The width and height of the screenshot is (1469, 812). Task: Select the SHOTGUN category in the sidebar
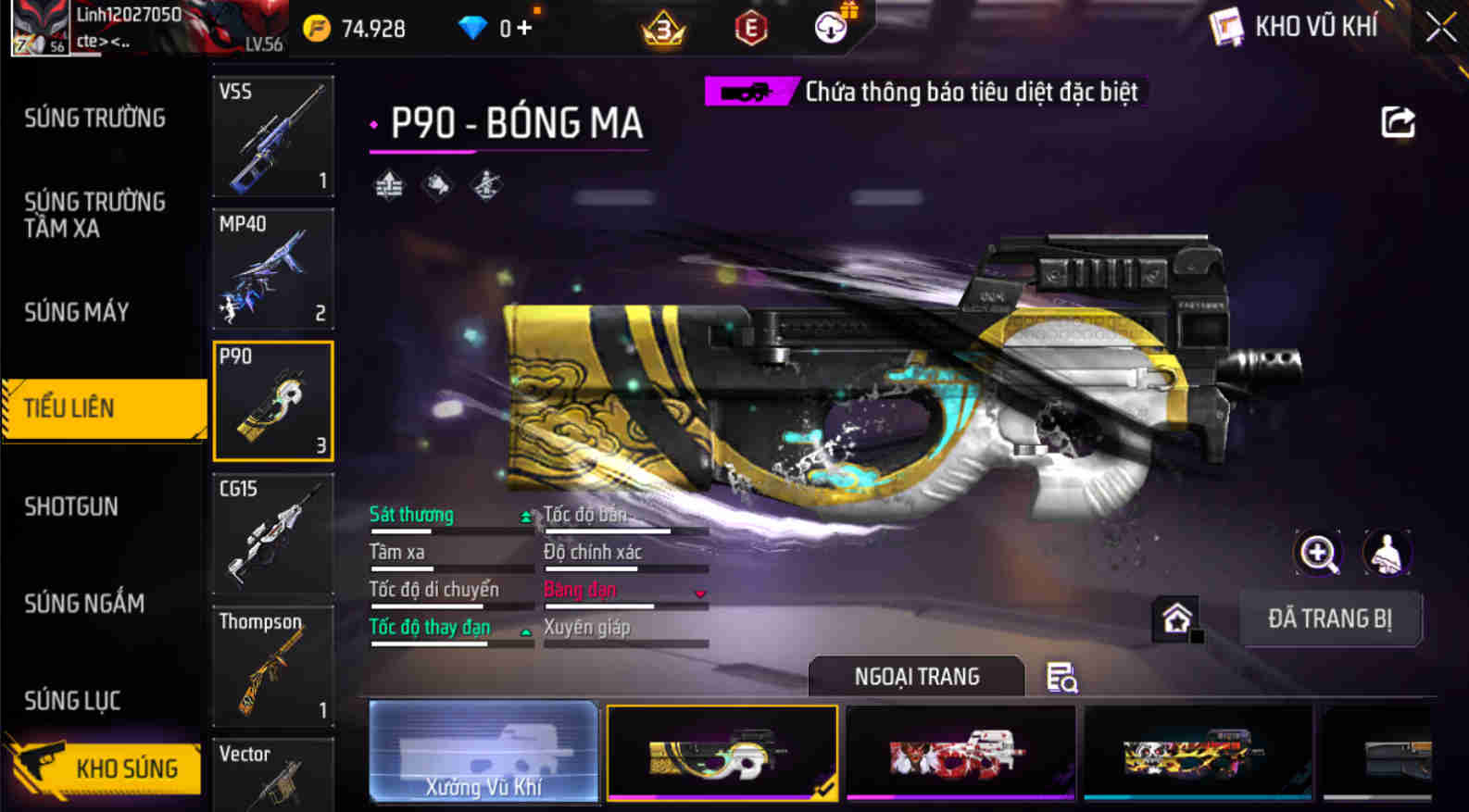click(x=69, y=507)
